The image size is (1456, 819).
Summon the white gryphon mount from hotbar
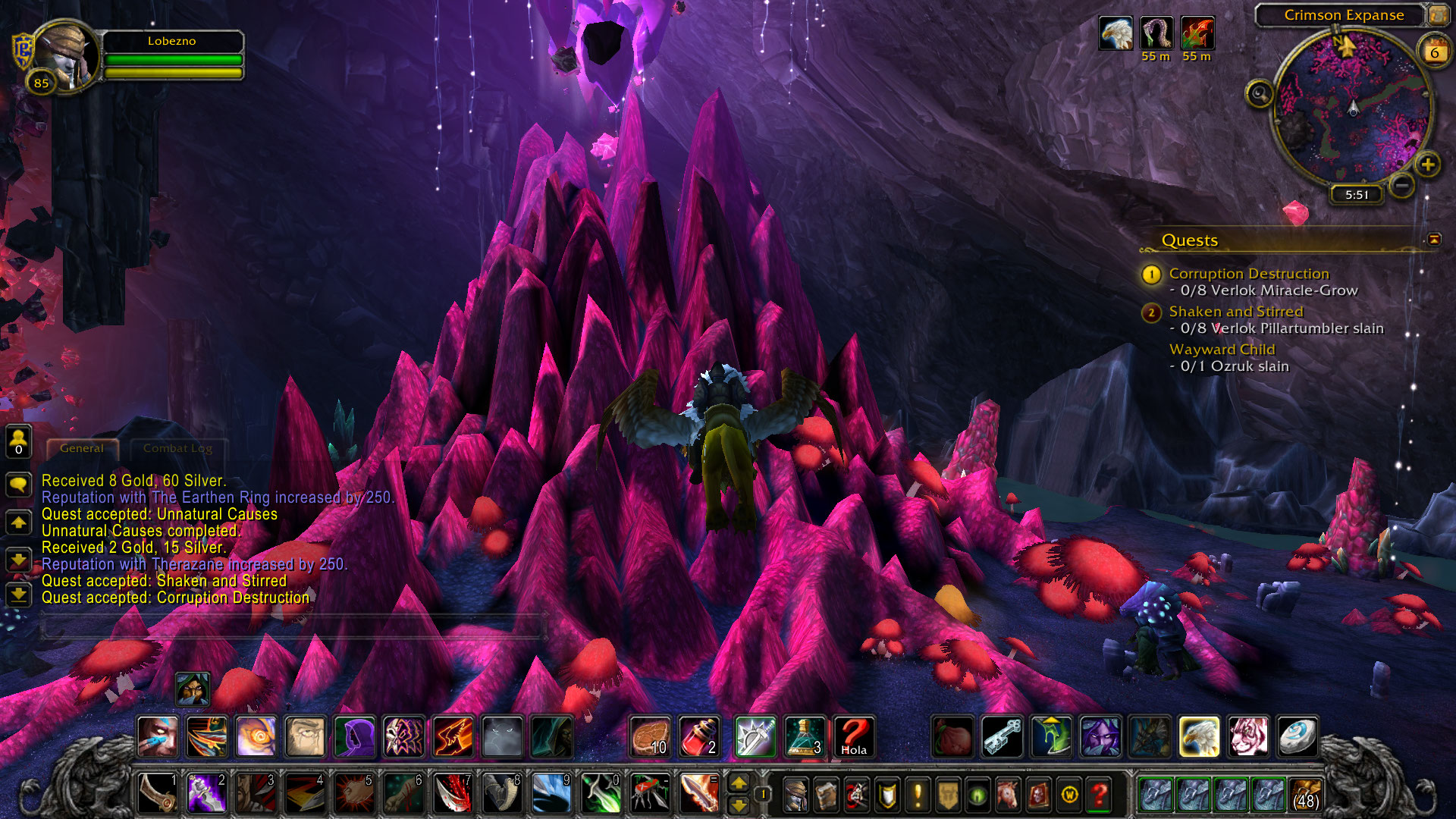1199,737
